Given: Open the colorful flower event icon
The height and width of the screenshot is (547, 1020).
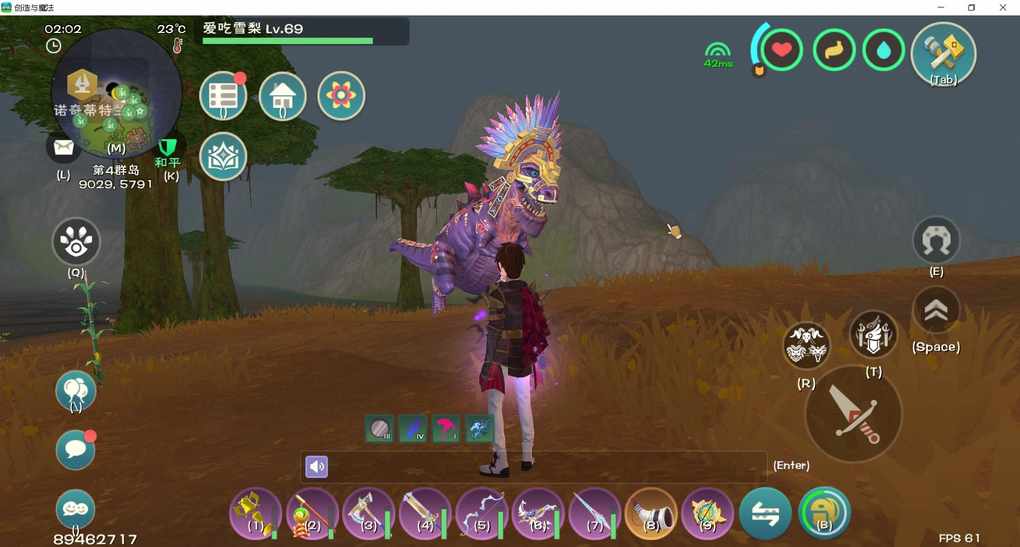Looking at the screenshot, I should pos(341,96).
